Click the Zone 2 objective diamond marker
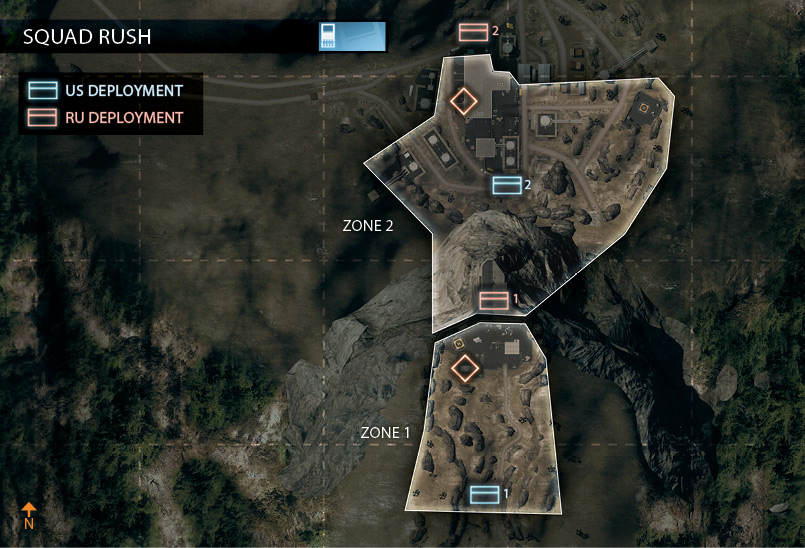The height and width of the screenshot is (548, 805). click(x=463, y=101)
